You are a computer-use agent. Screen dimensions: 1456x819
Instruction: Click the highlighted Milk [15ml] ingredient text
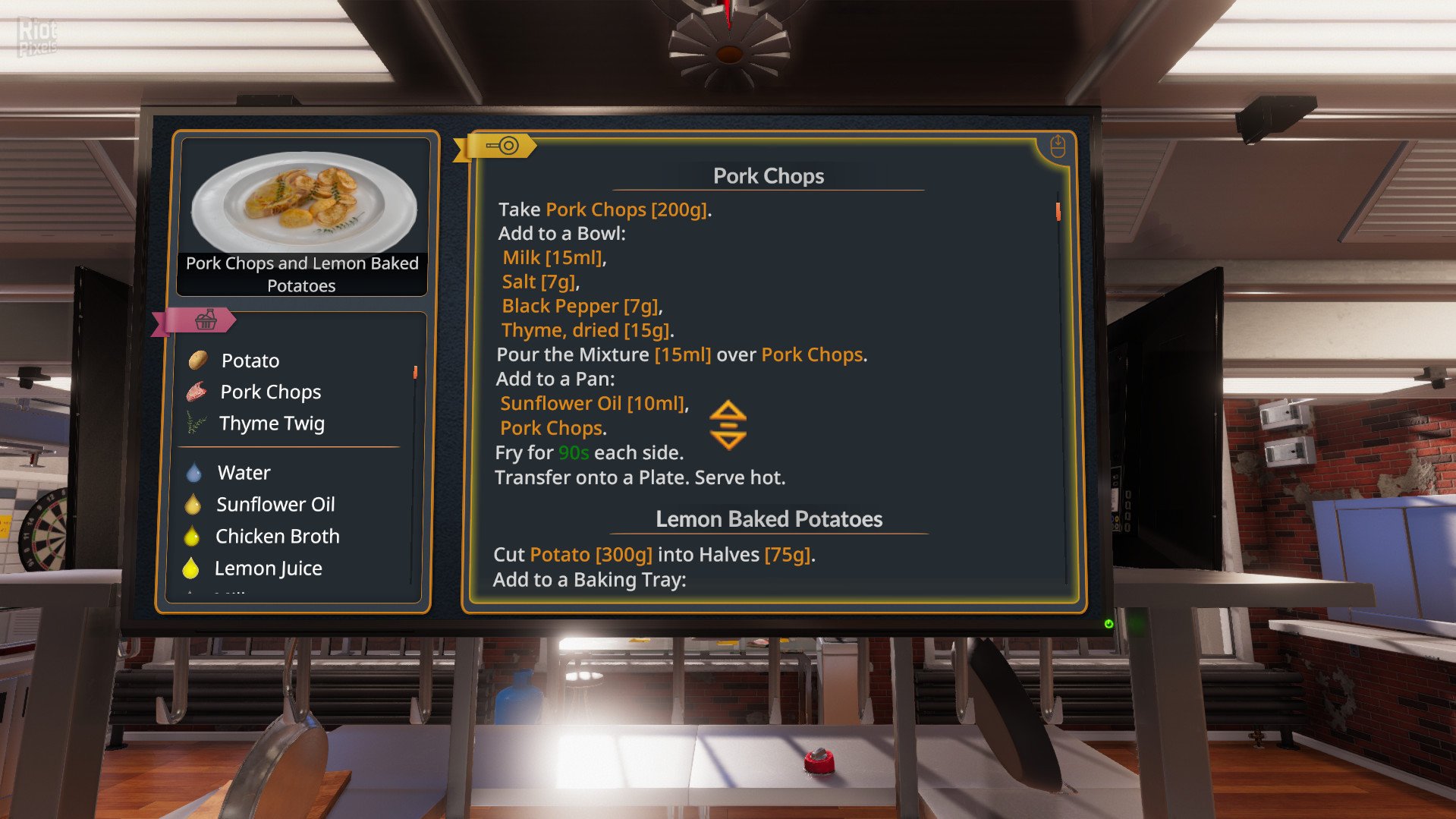tap(554, 257)
